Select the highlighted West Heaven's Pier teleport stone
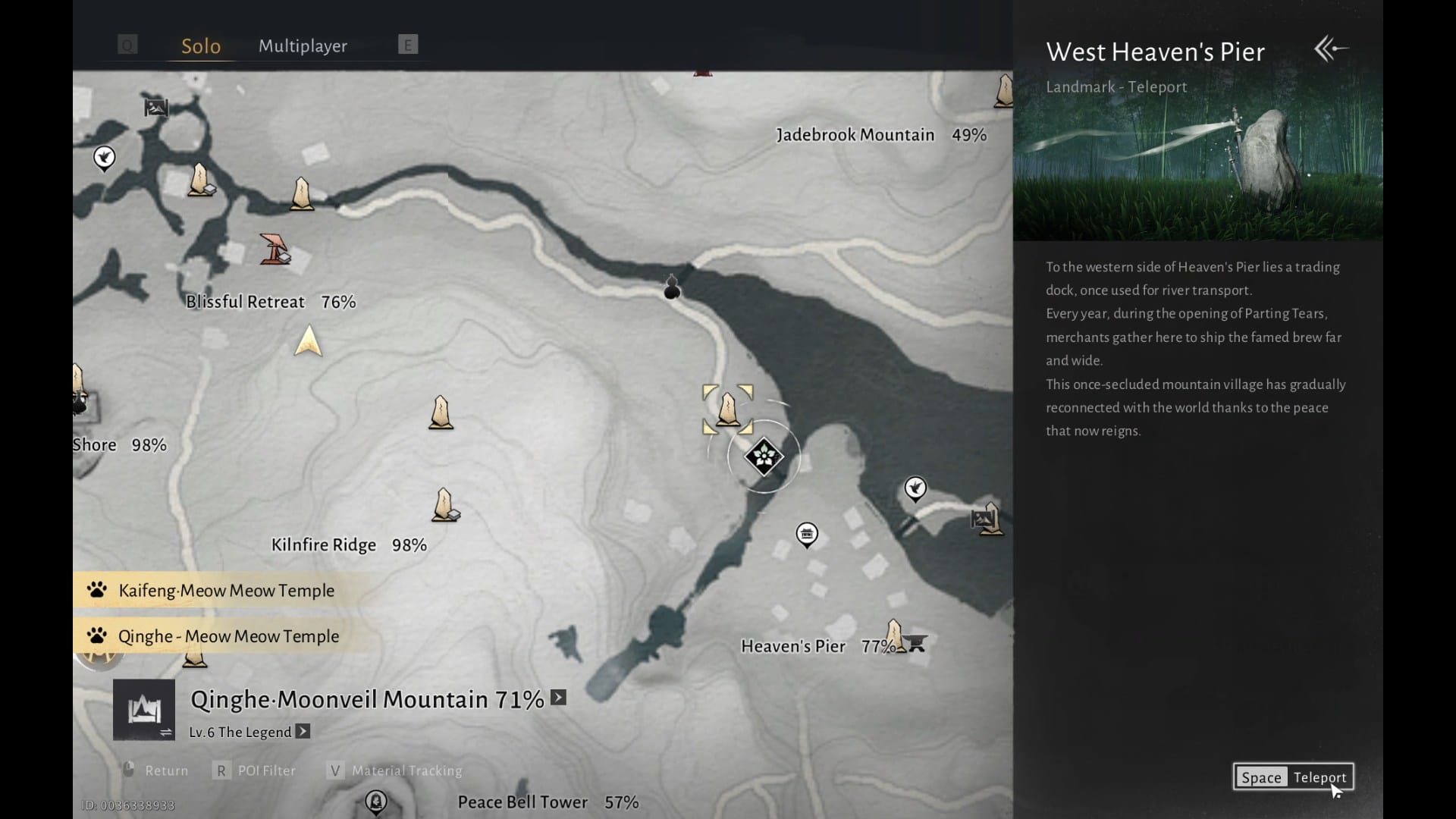This screenshot has width=1456, height=819. (x=728, y=409)
